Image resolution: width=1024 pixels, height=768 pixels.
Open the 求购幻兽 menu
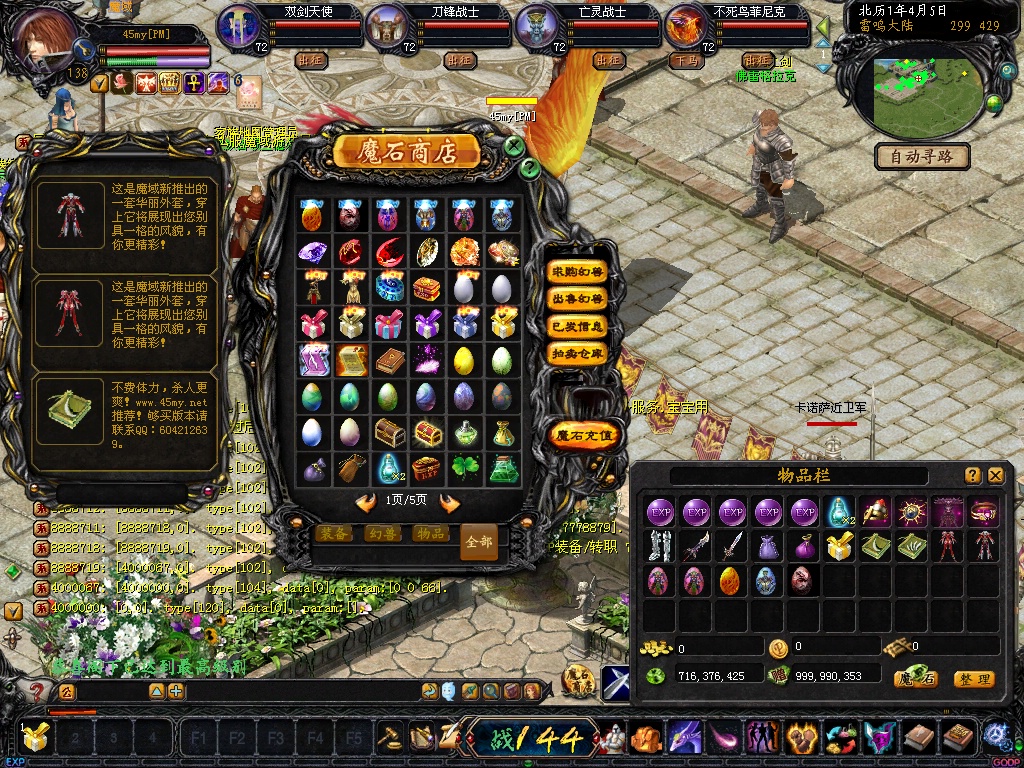578,271
